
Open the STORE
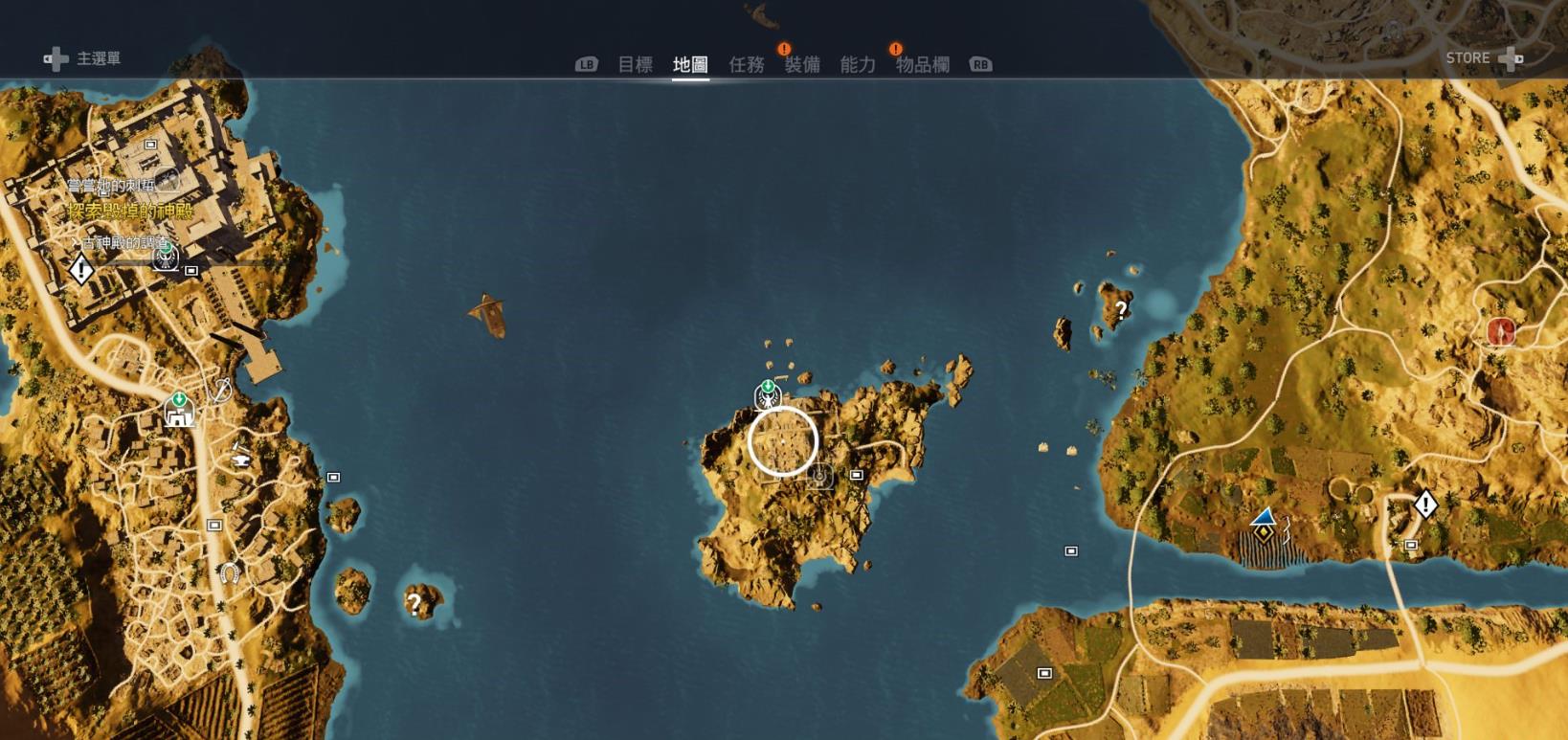(1482, 58)
